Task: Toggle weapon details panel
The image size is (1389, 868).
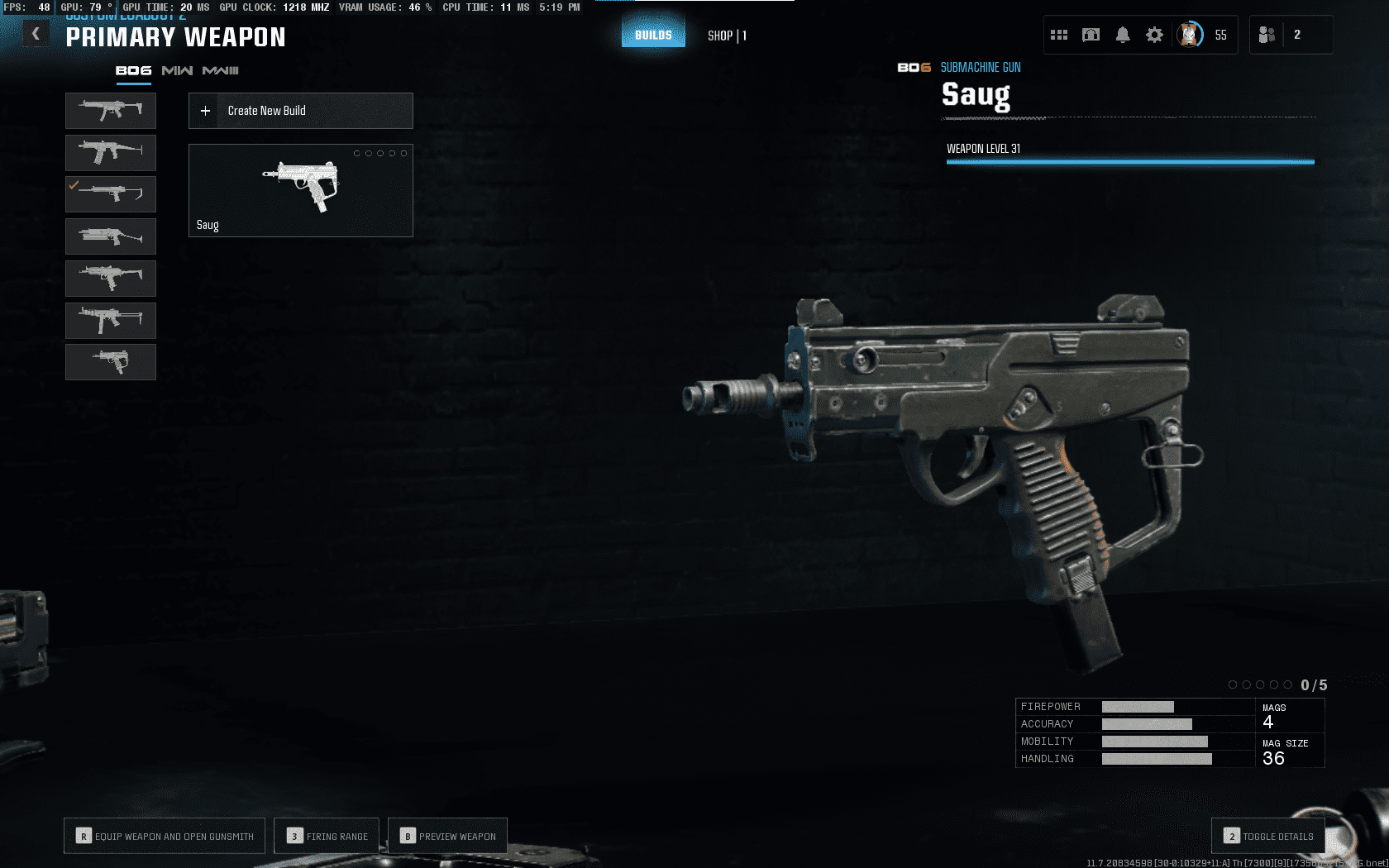Action: coord(1268,836)
